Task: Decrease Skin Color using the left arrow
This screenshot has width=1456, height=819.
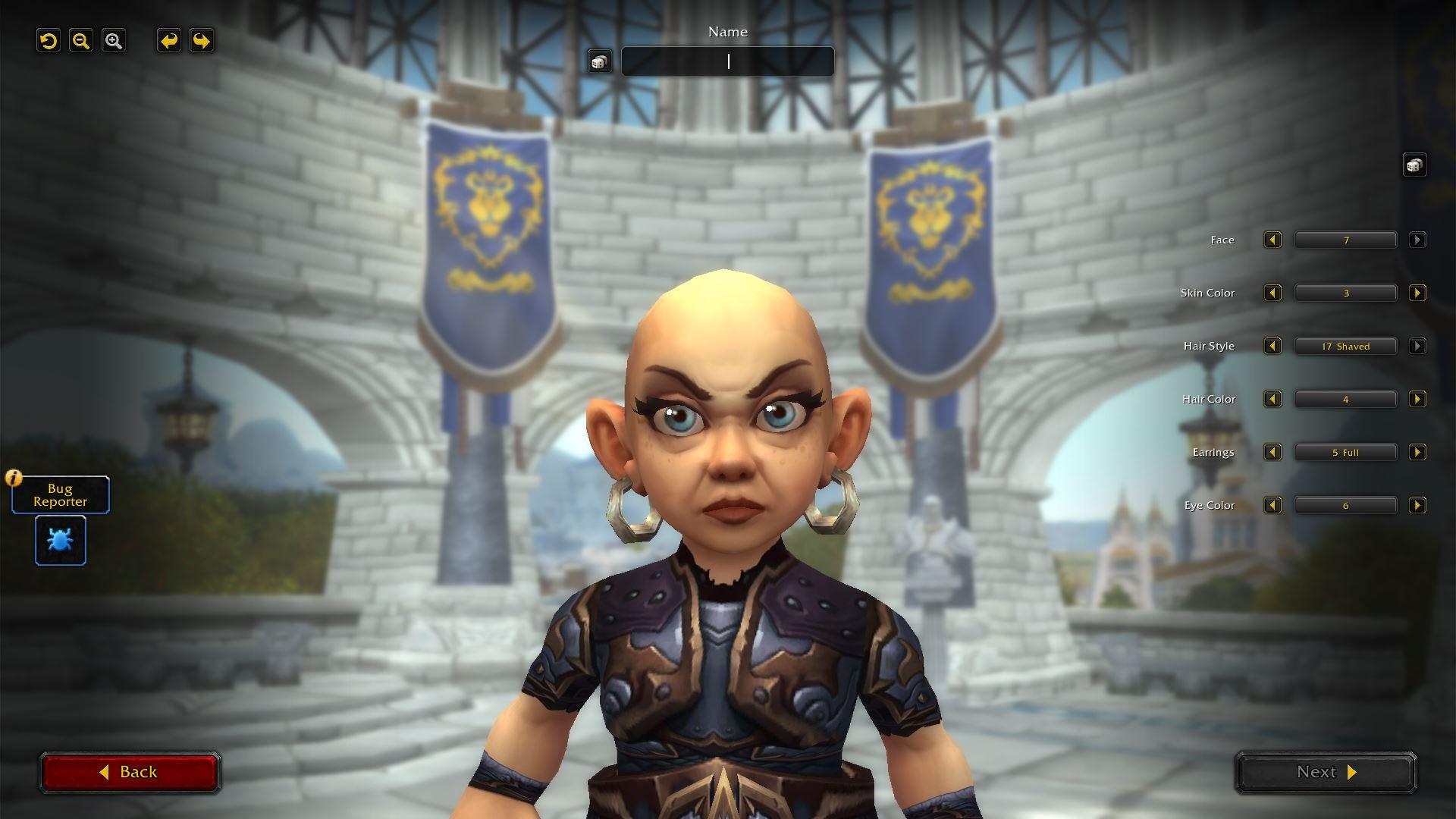Action: click(x=1272, y=293)
